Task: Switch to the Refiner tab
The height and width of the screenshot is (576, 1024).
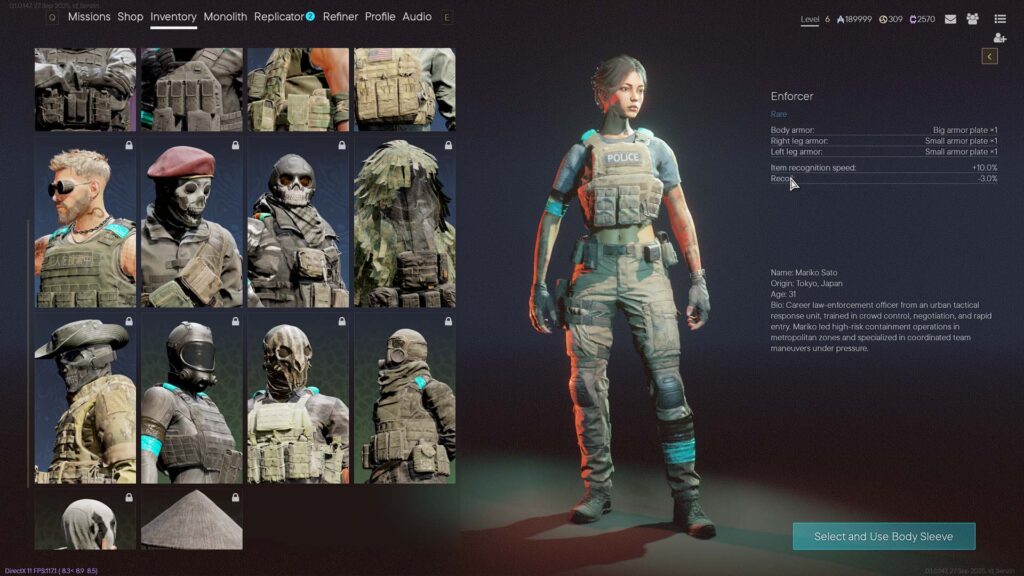Action: [x=340, y=17]
